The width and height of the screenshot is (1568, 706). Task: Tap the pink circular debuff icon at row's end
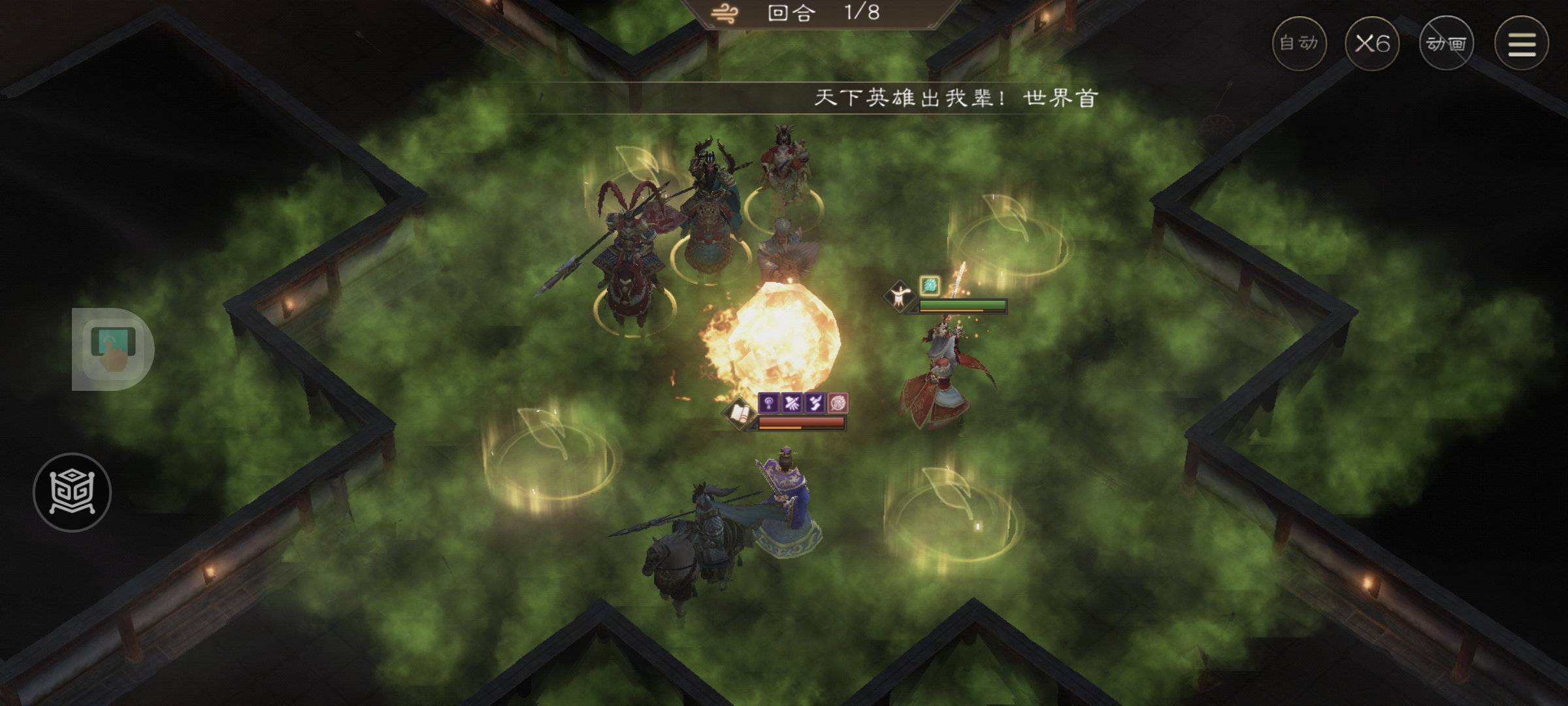[838, 403]
